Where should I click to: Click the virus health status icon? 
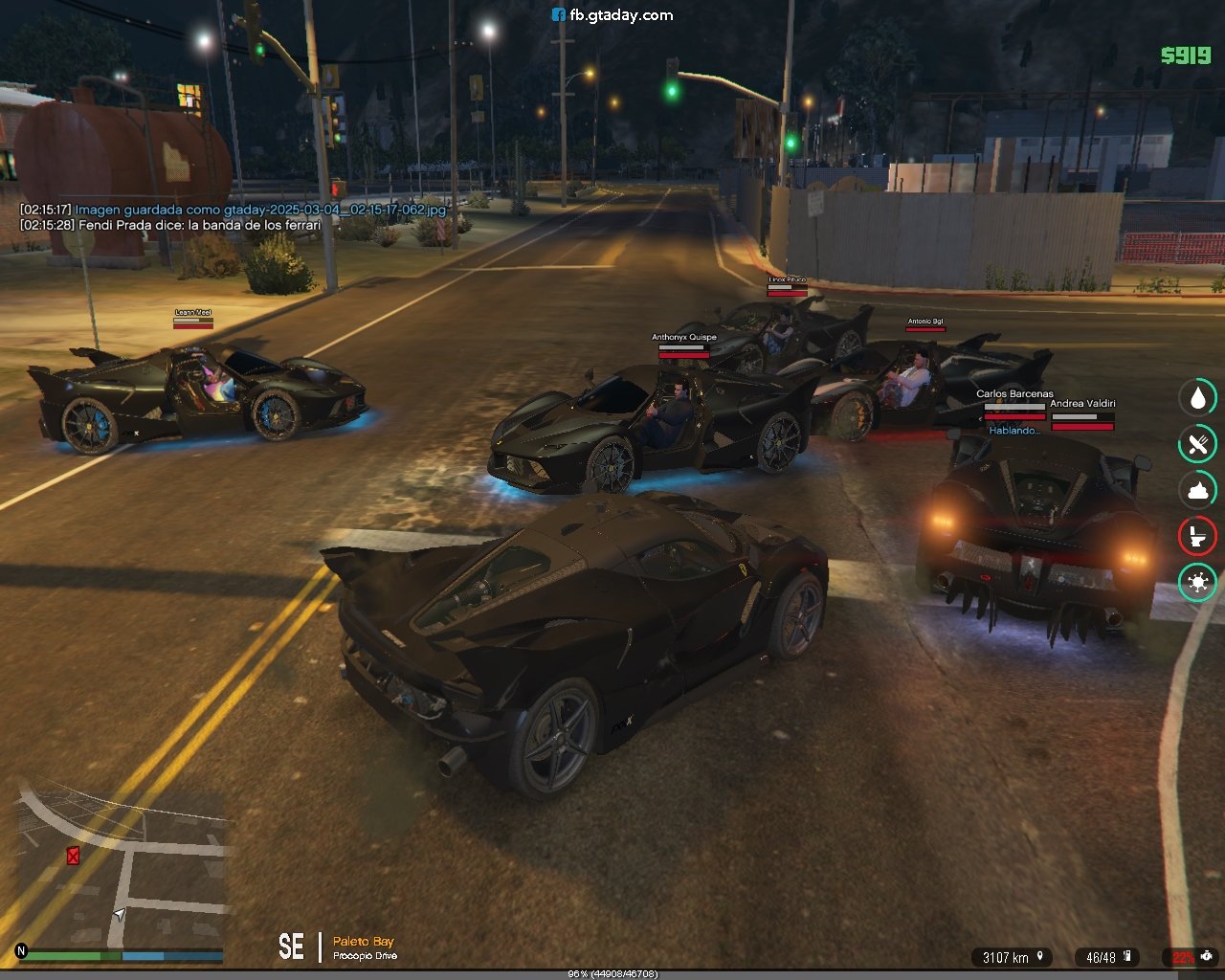tap(1197, 582)
